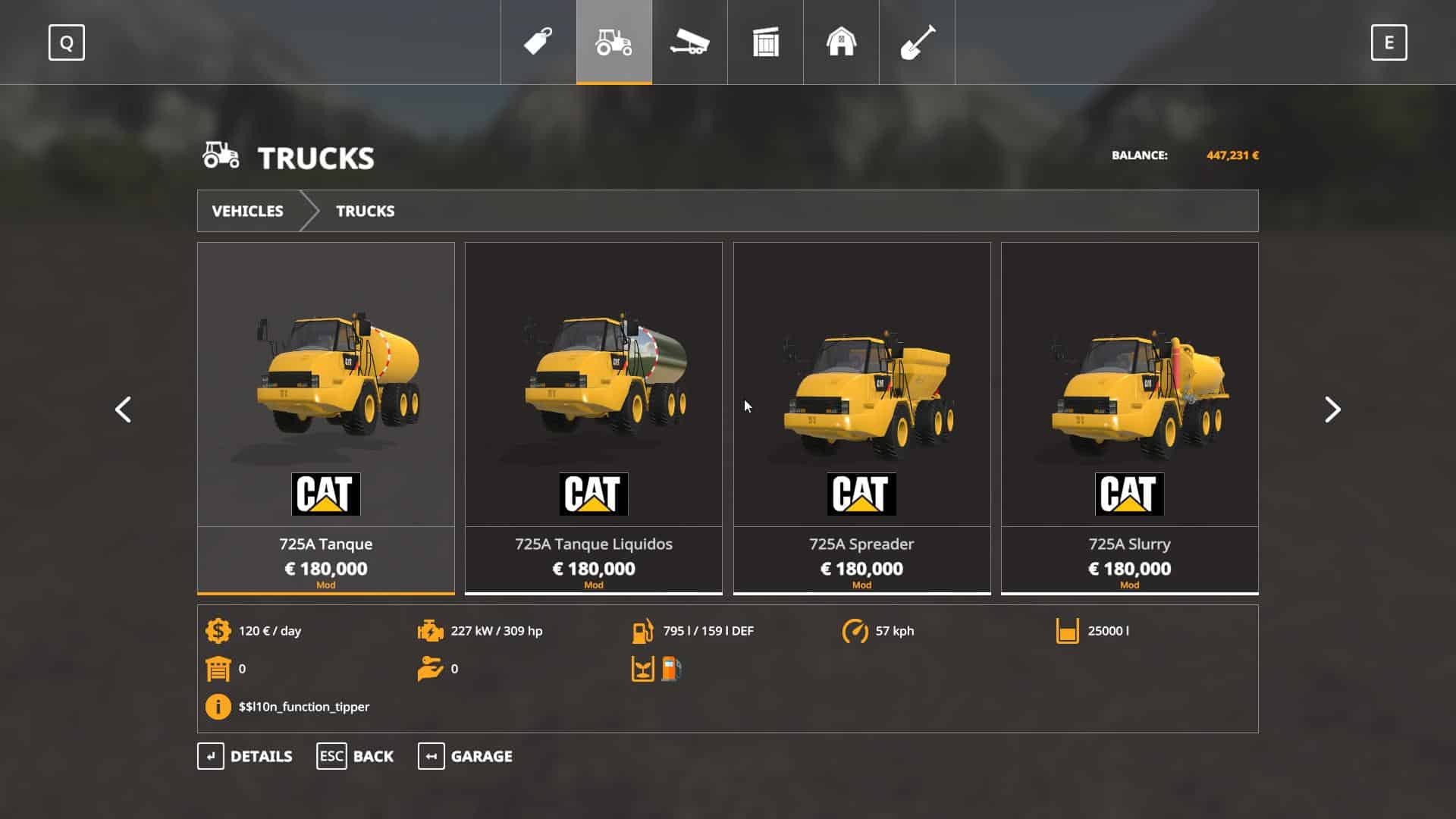This screenshot has width=1456, height=819.
Task: Click the BACK button
Action: pos(355,756)
